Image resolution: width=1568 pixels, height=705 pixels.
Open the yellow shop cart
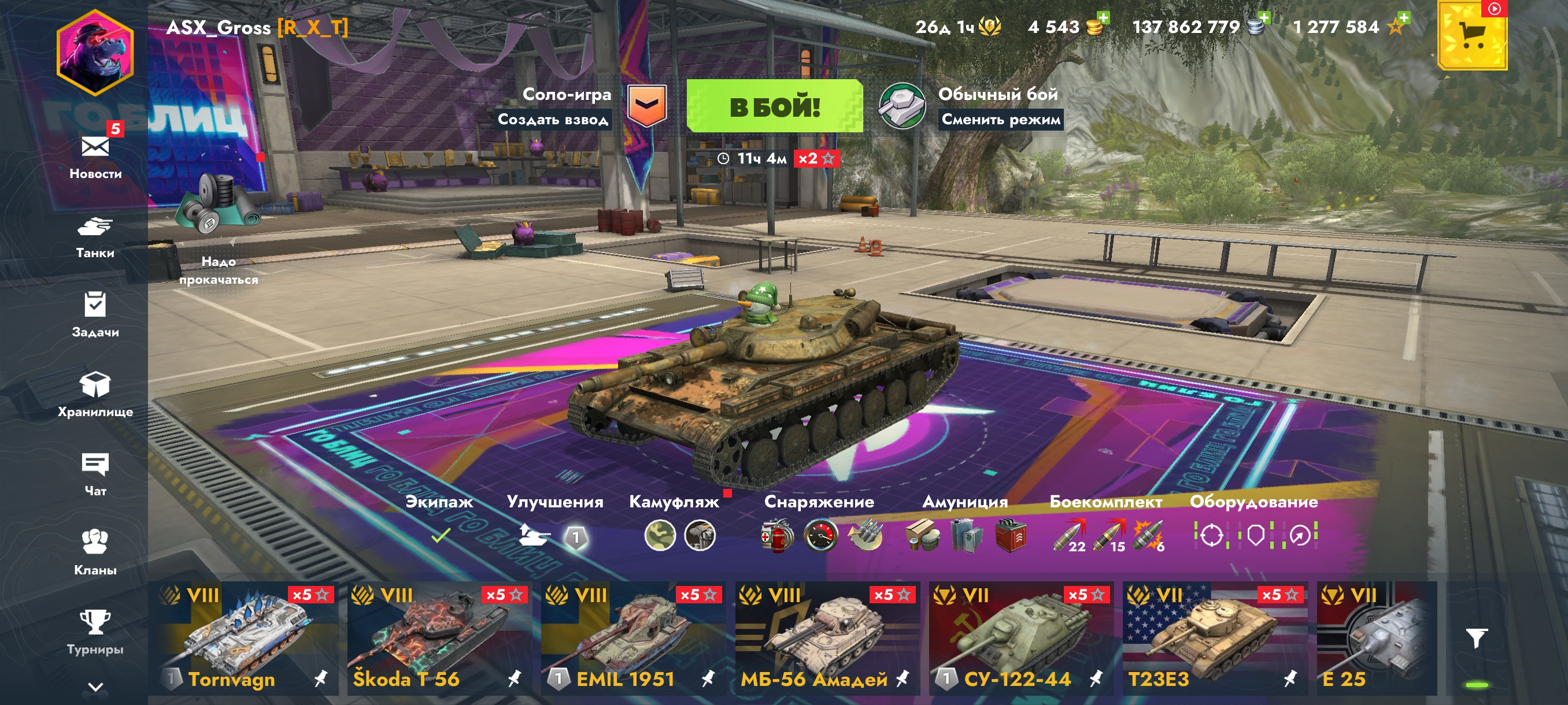1472,35
